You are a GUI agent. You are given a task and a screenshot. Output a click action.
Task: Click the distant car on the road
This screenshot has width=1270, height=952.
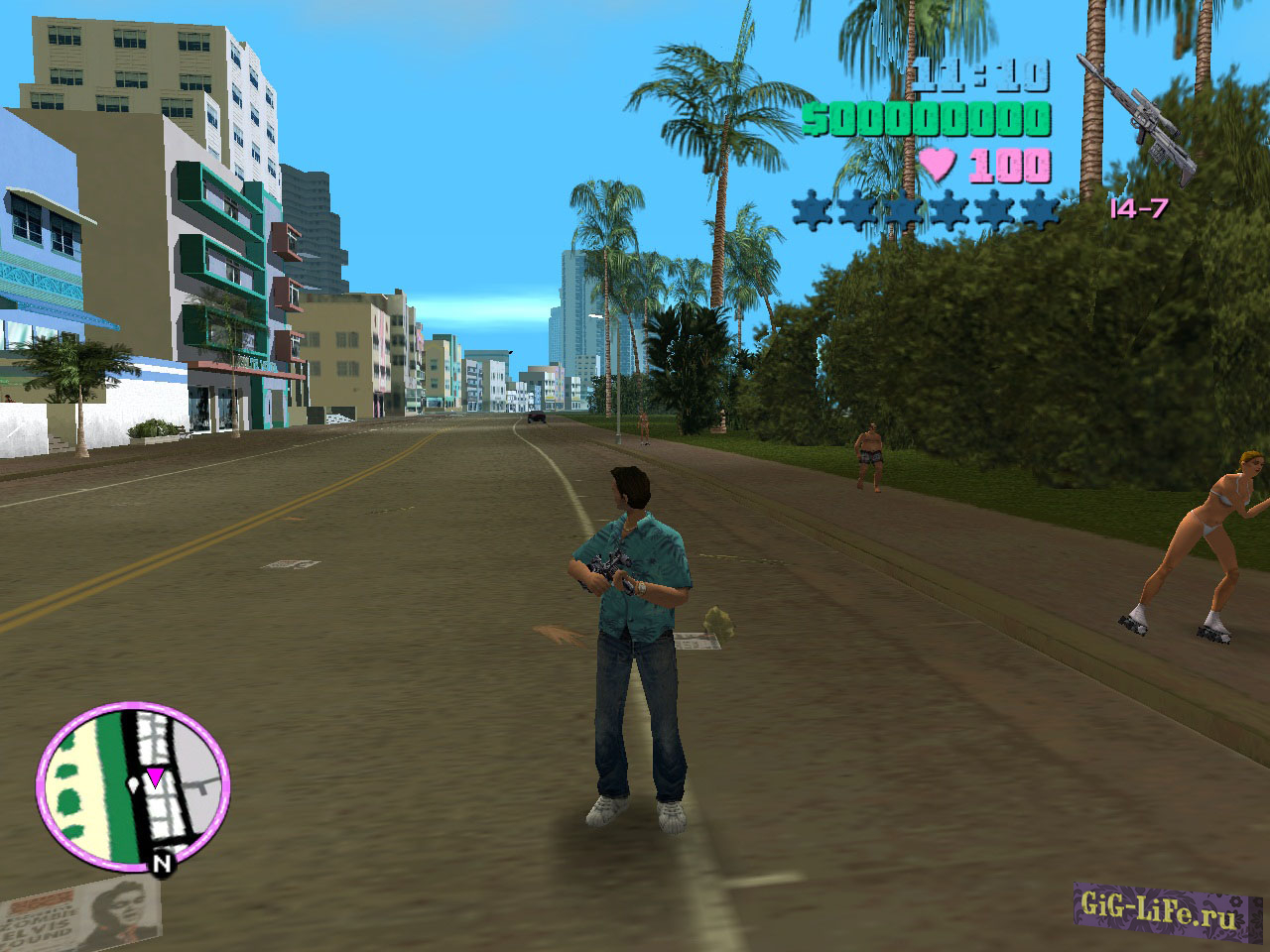click(x=536, y=417)
